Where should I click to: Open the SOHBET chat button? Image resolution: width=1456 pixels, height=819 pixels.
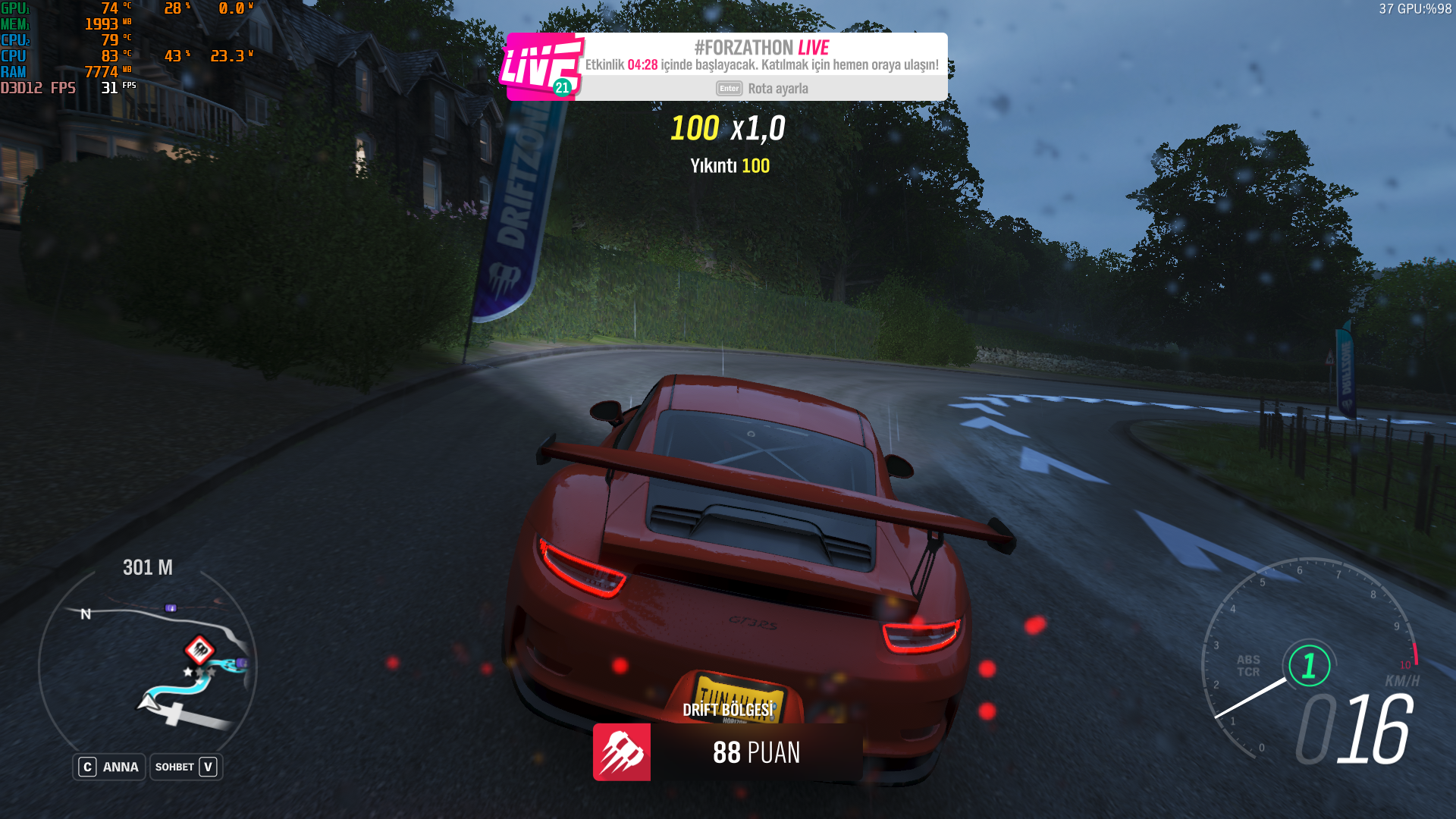click(186, 767)
